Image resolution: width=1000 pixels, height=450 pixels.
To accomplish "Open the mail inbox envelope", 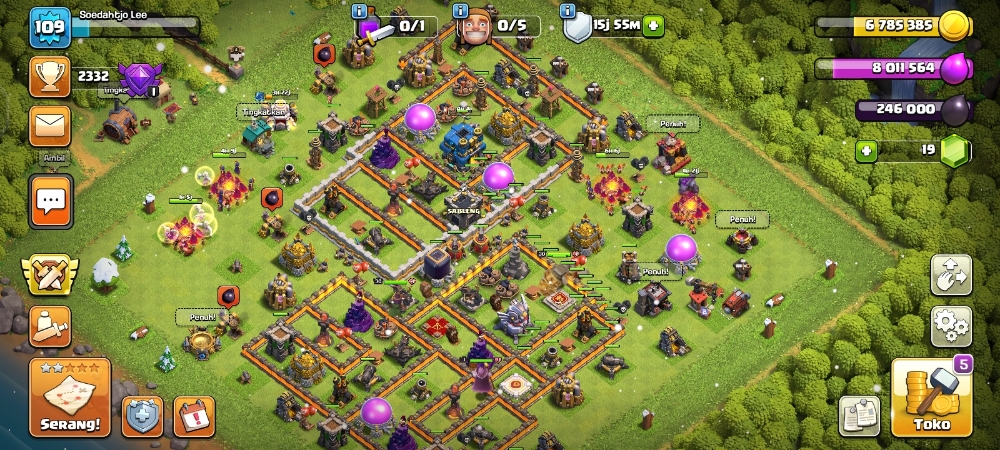I will 49,127.
